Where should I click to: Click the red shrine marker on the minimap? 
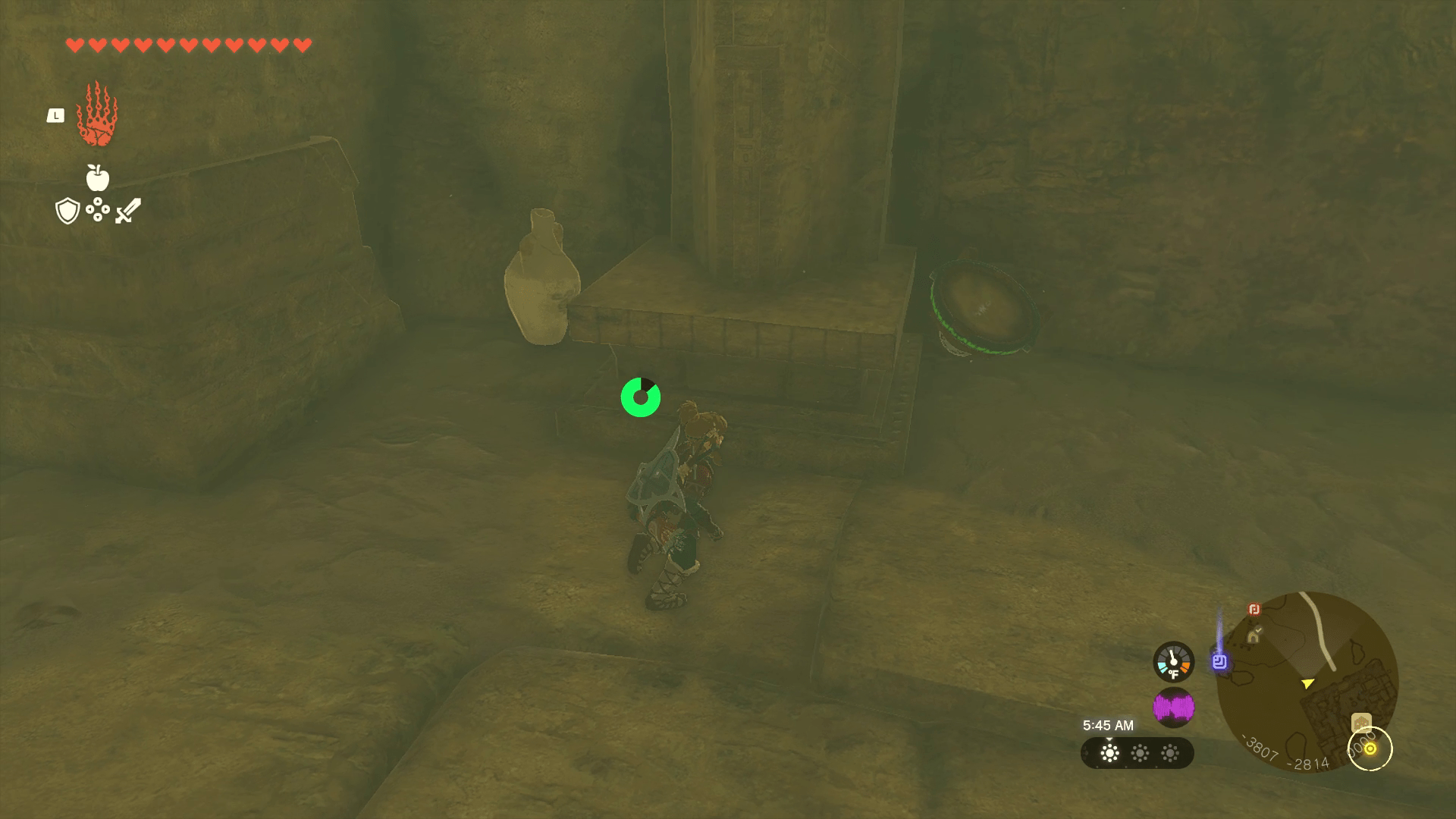tap(1254, 610)
